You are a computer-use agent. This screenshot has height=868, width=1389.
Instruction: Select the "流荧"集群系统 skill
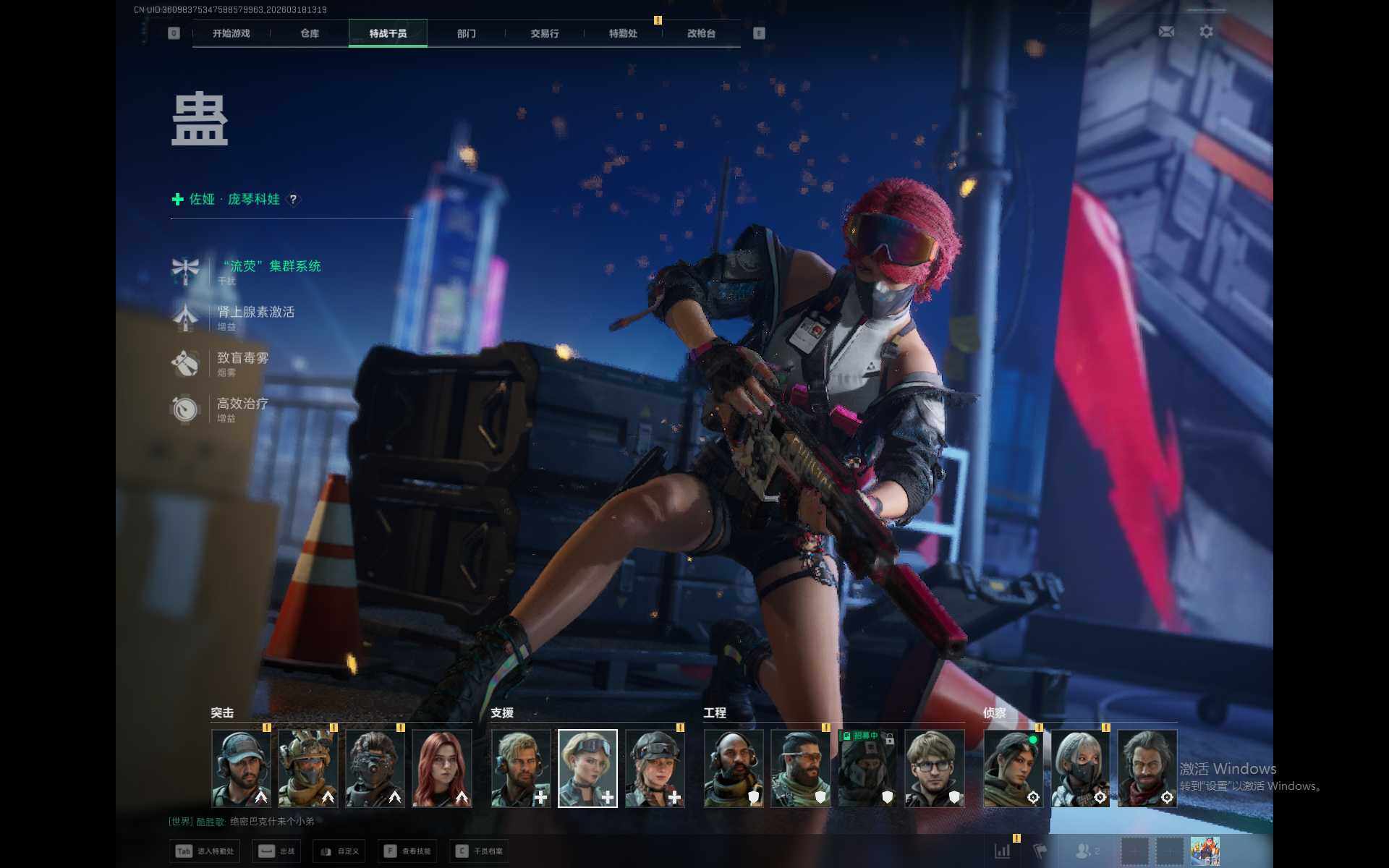[270, 267]
